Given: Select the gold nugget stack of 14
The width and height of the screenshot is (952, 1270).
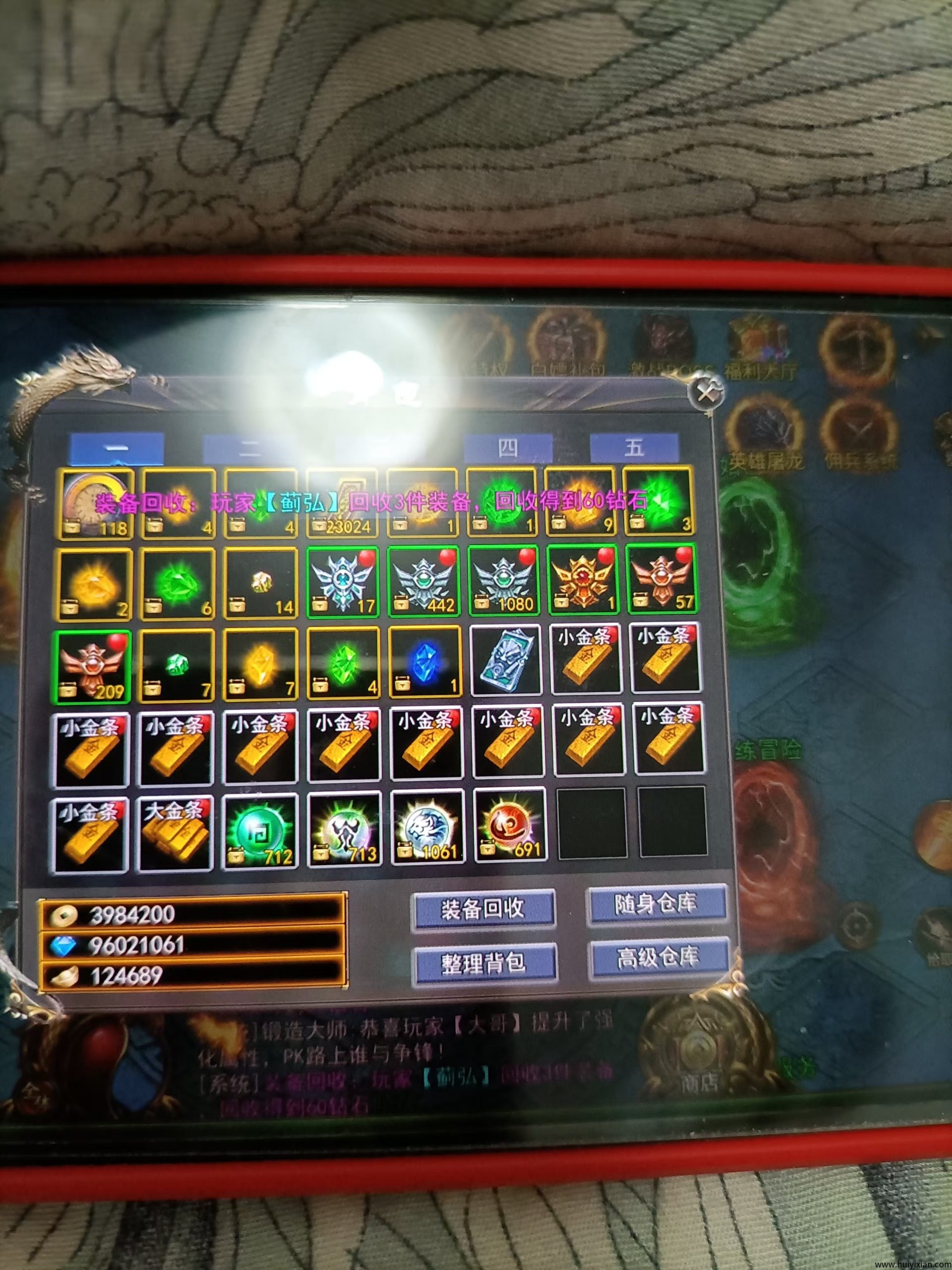Looking at the screenshot, I should (x=261, y=584).
